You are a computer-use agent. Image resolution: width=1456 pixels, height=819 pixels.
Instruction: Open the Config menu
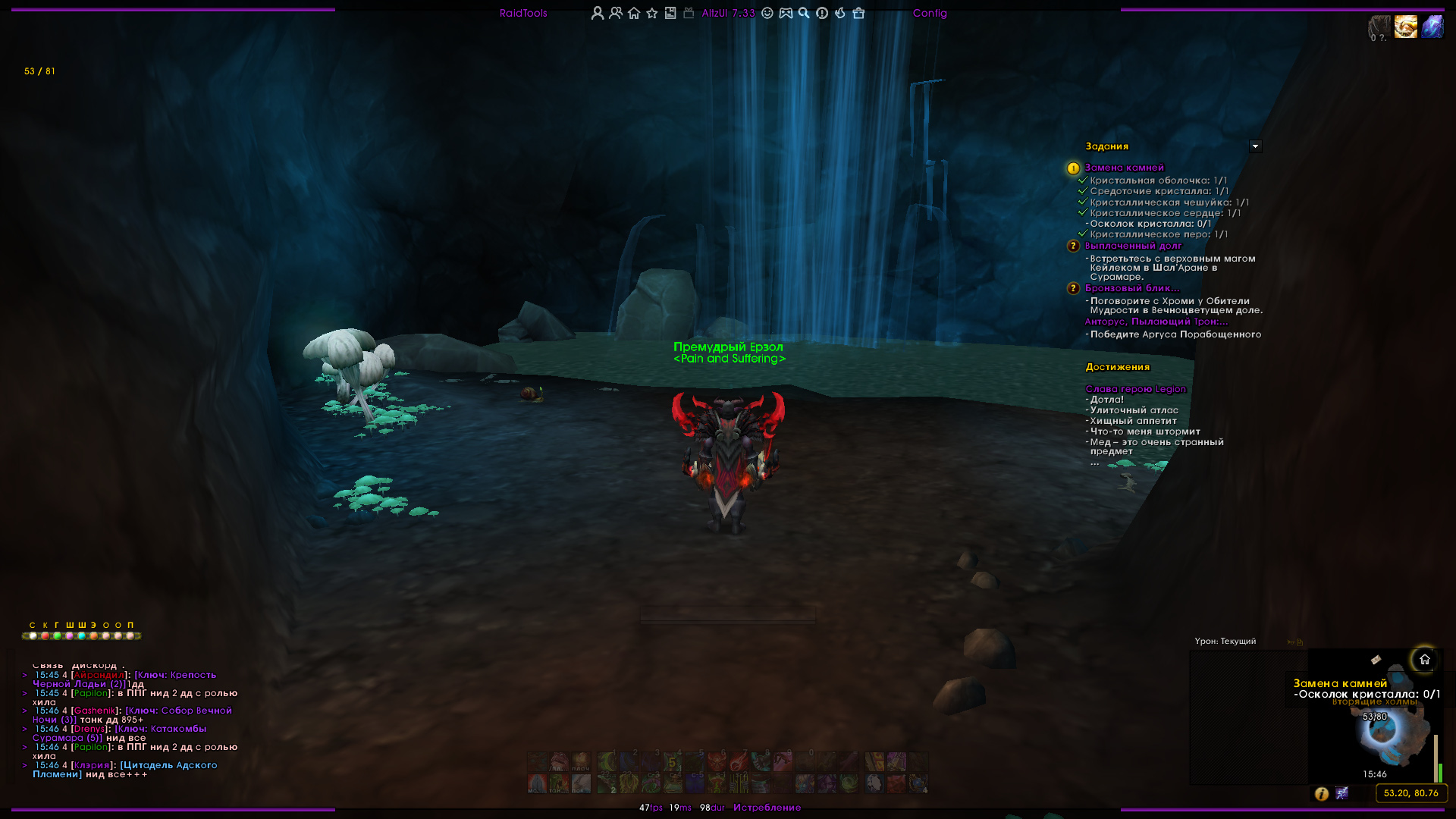click(930, 13)
